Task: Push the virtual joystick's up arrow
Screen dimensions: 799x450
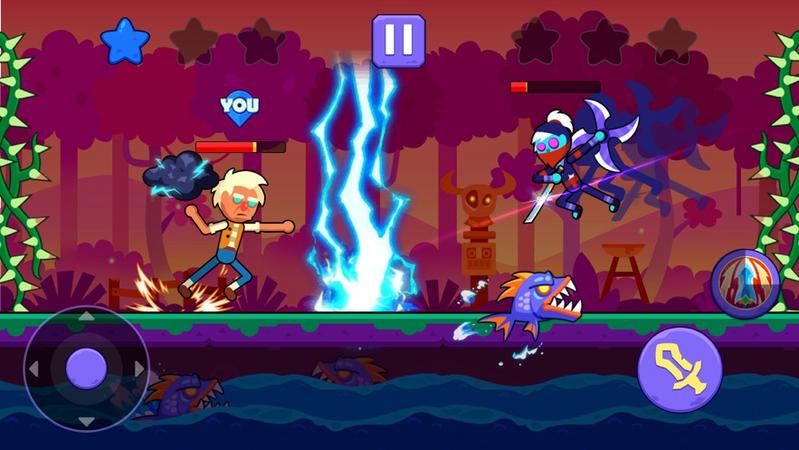Action: [x=86, y=317]
